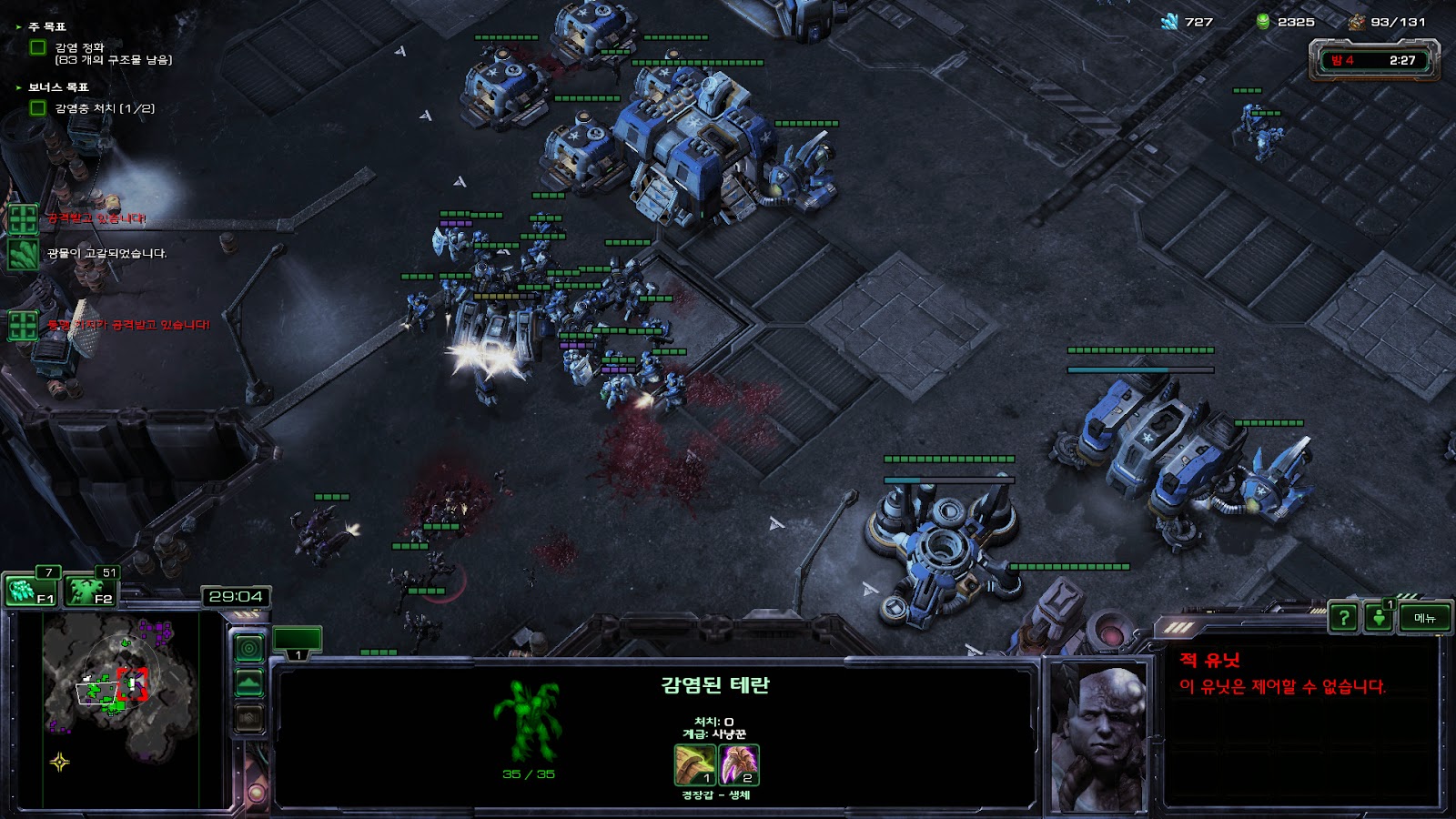Activate the minimap ping button
Image resolution: width=1456 pixels, height=819 pixels.
point(249,648)
